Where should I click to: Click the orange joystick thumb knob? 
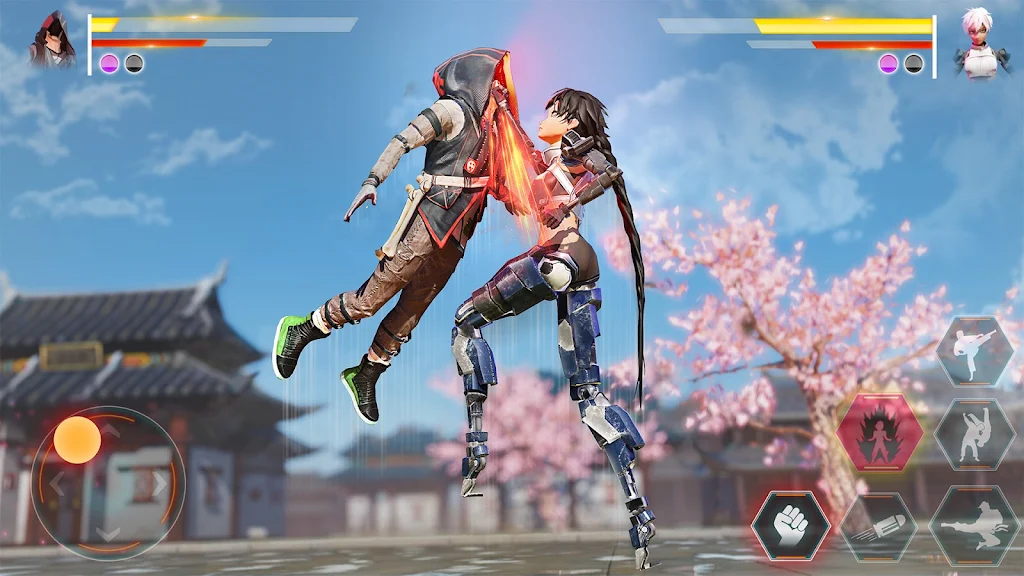(77, 440)
